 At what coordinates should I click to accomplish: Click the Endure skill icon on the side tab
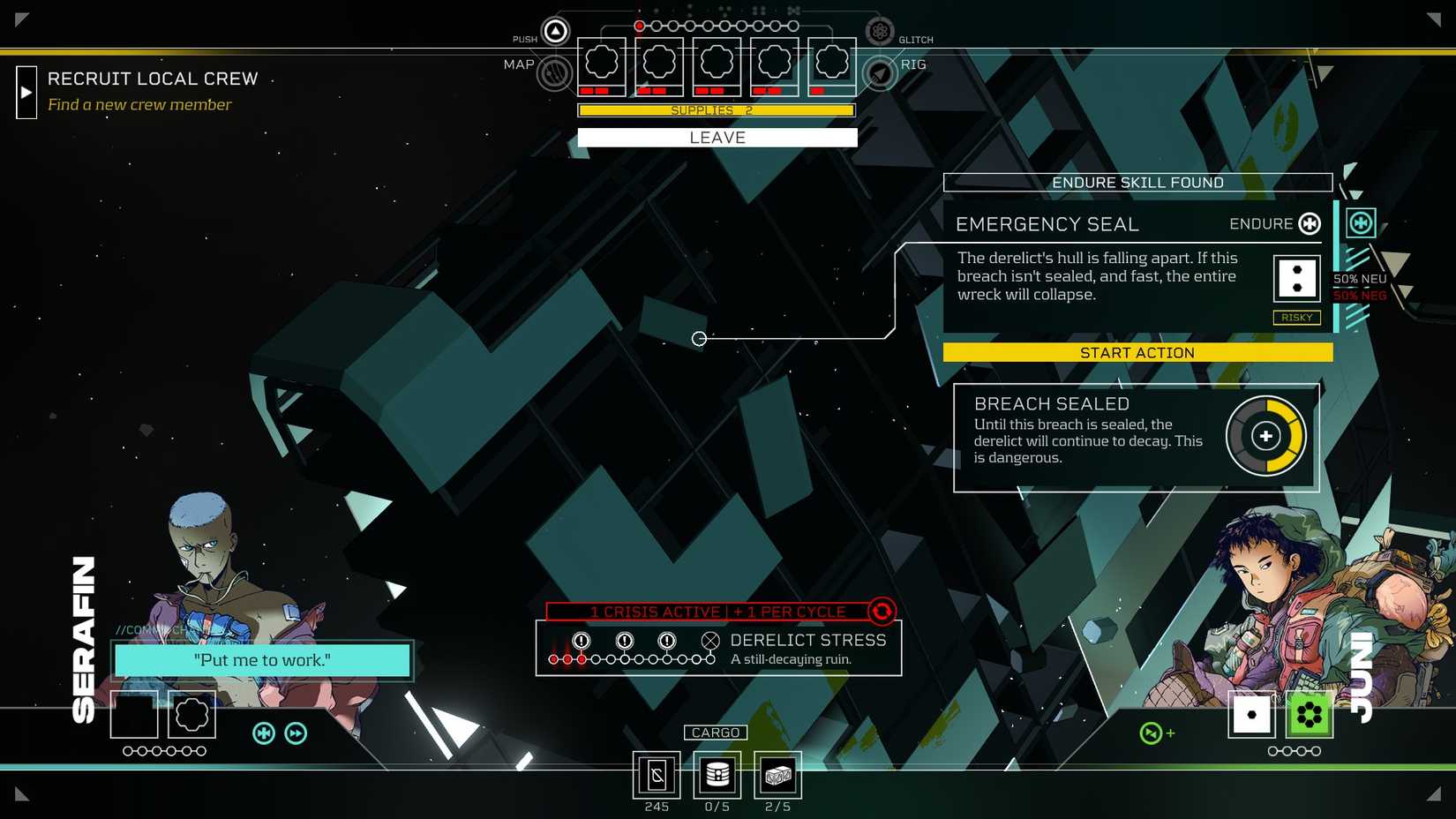coord(1361,223)
